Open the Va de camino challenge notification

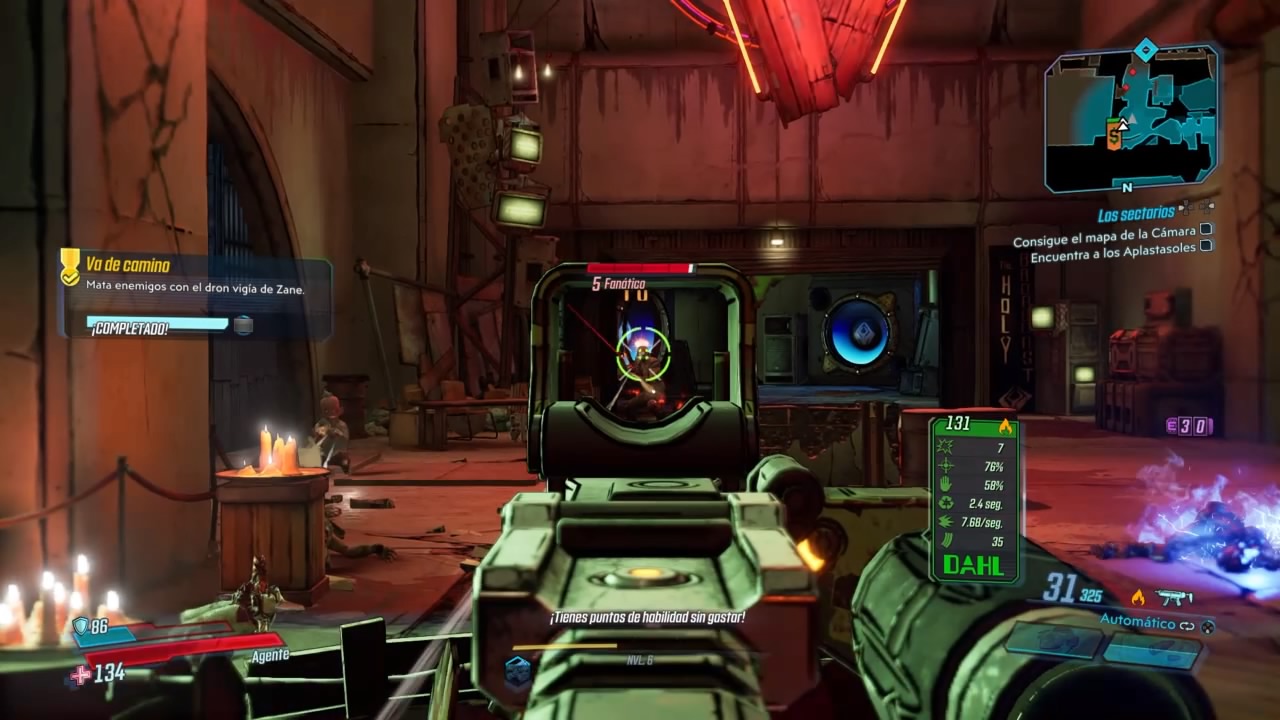[x=195, y=290]
